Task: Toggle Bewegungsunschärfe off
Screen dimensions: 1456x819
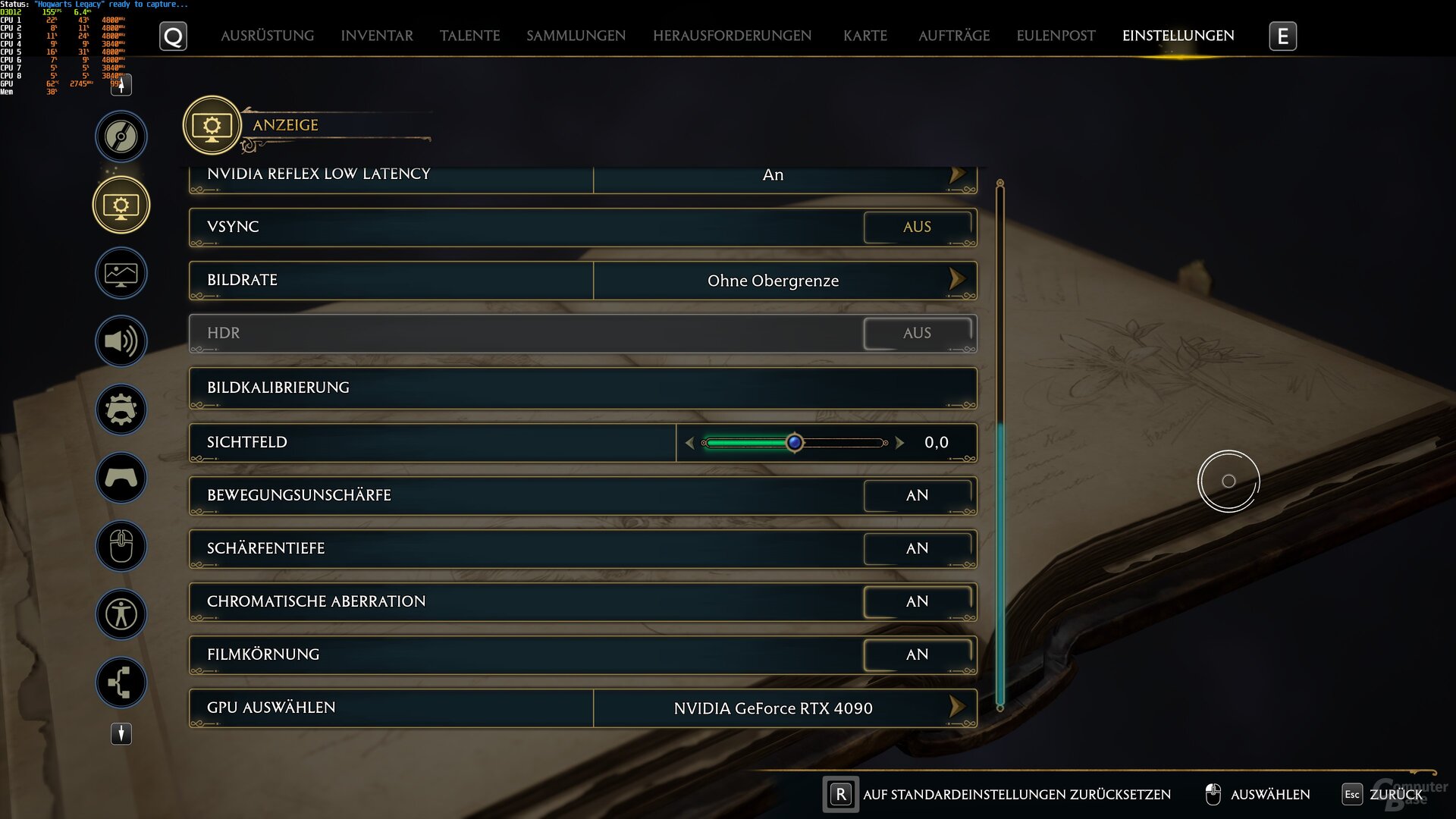Action: coord(917,495)
